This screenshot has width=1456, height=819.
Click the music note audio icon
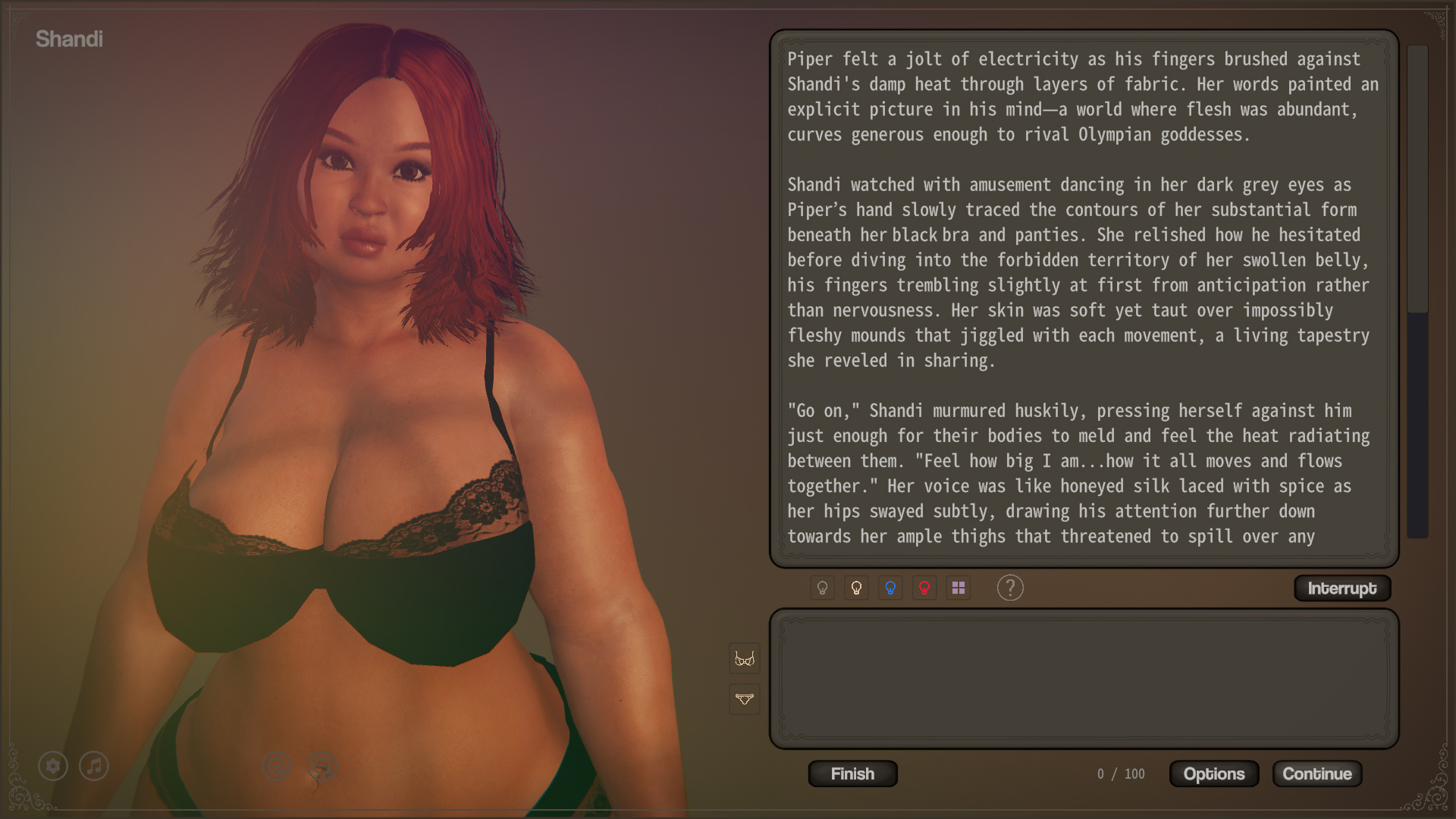click(93, 766)
